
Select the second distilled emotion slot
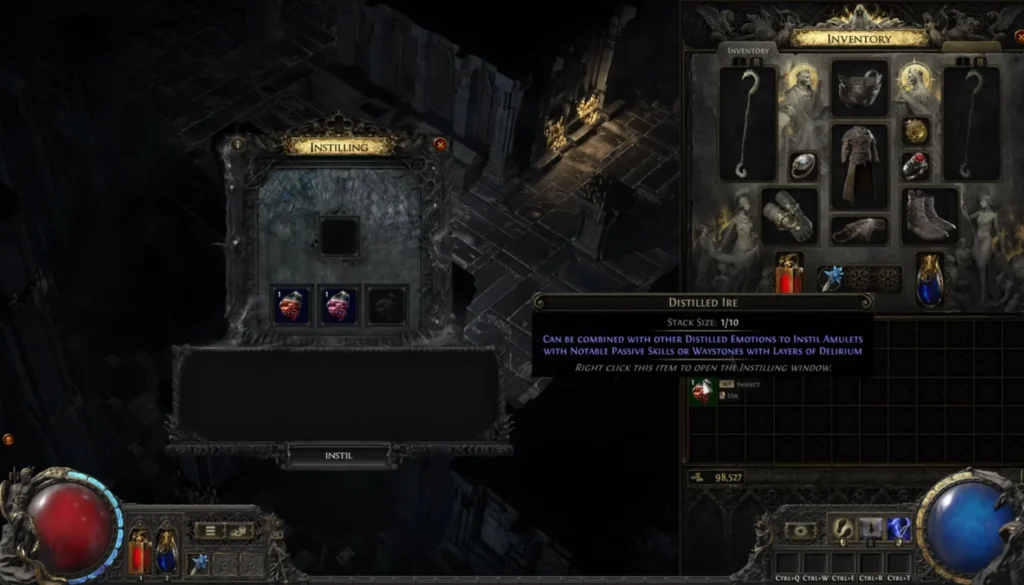[x=339, y=305]
